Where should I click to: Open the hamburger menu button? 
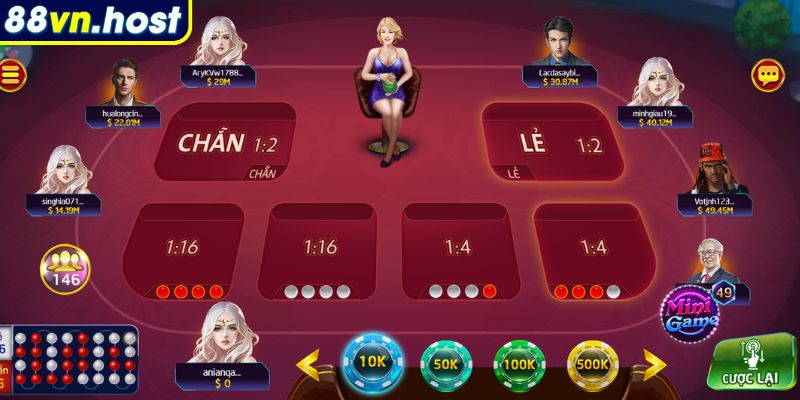click(x=13, y=75)
